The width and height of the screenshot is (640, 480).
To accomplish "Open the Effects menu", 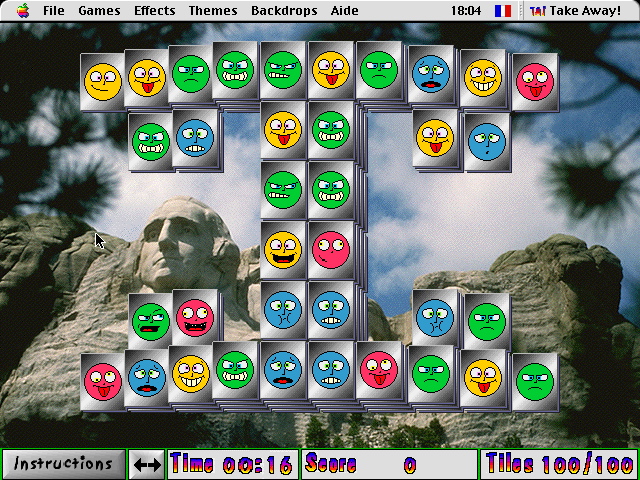I will [154, 11].
